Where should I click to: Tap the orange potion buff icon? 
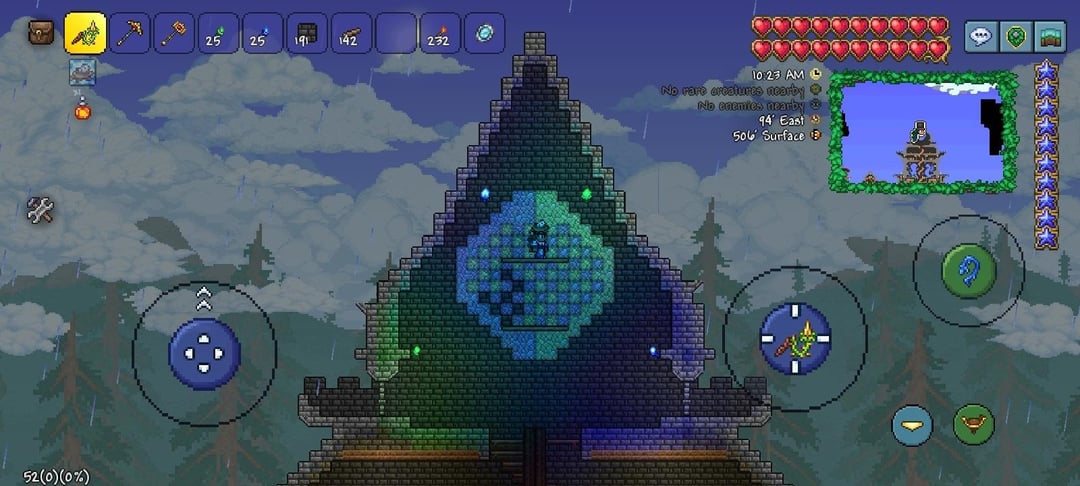(82, 108)
